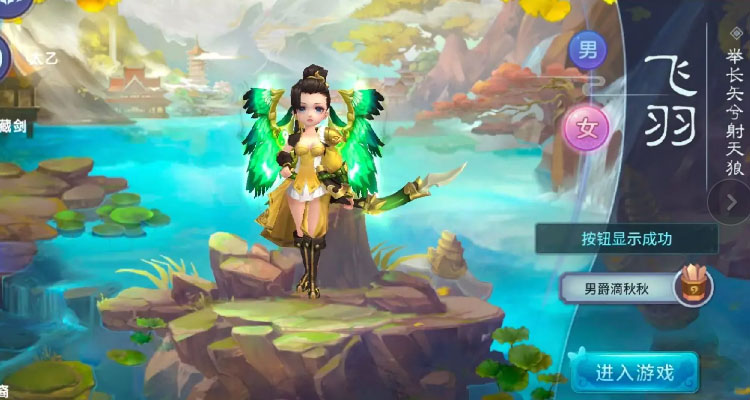Select the male 男 gender option
This screenshot has width=750, height=400.
[587, 48]
